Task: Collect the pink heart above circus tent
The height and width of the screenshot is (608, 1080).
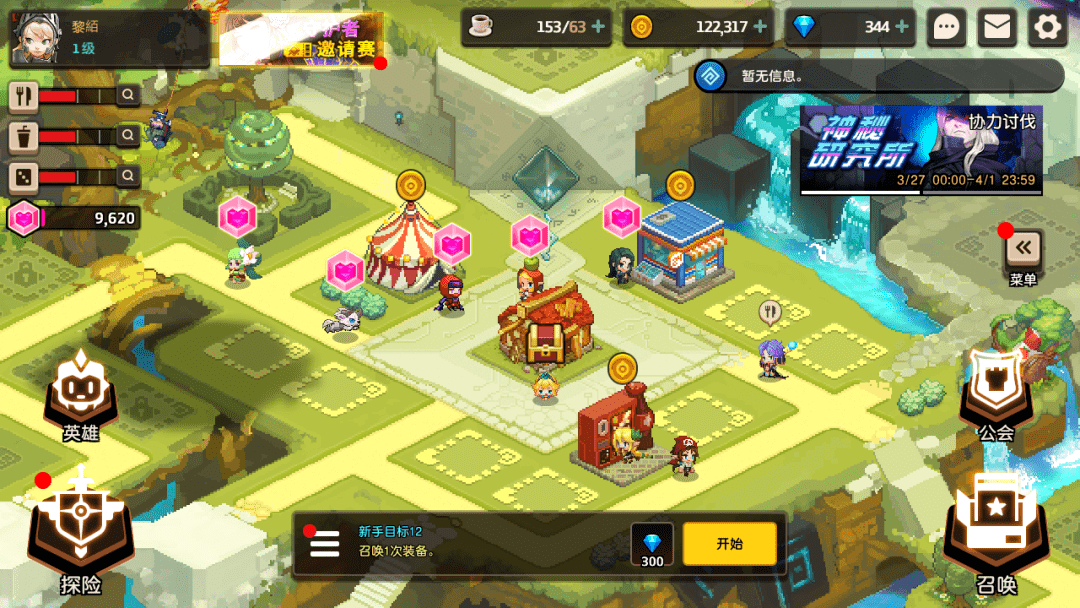Action: (x=452, y=243)
